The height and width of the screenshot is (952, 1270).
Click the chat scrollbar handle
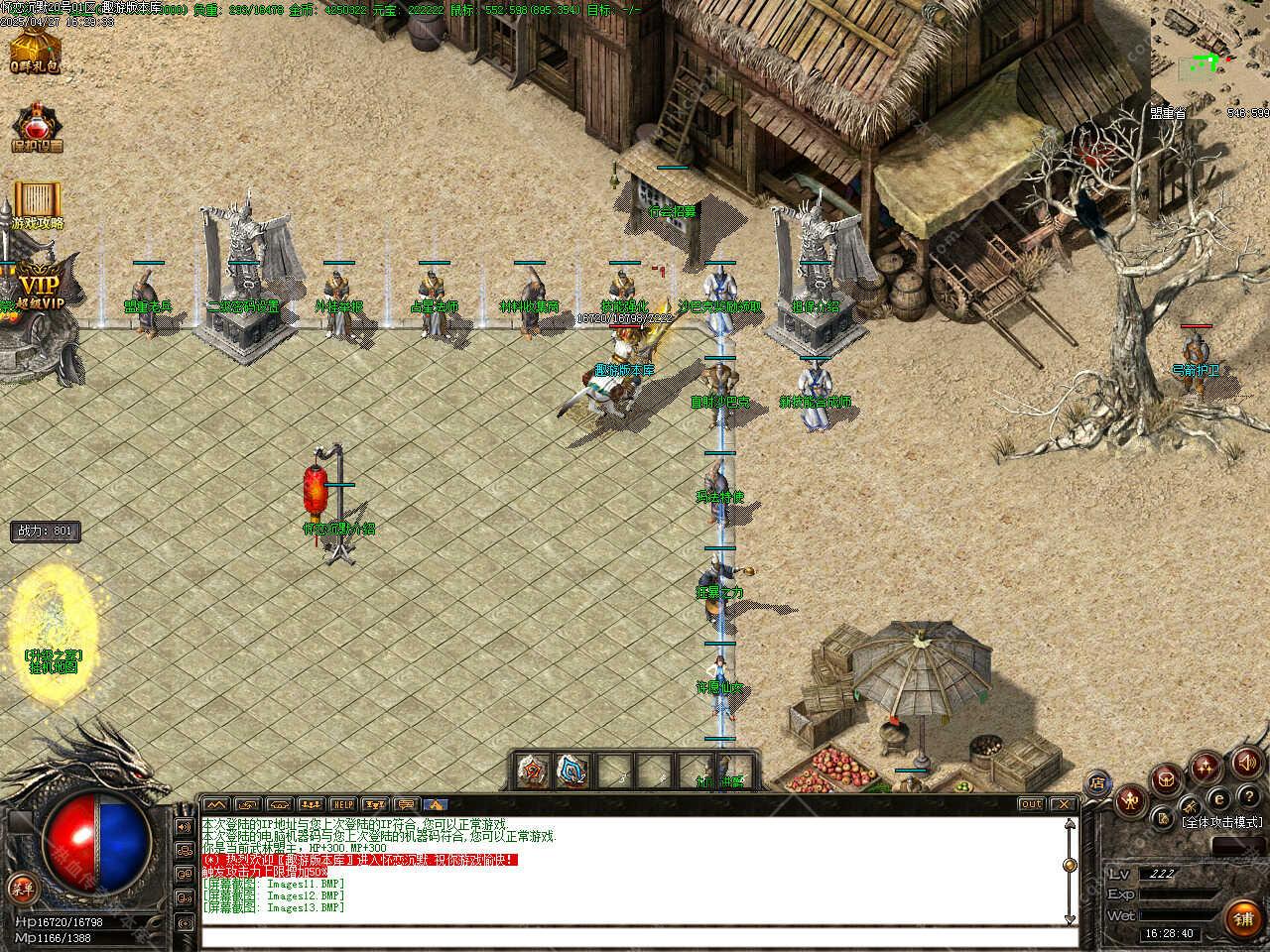1069,865
